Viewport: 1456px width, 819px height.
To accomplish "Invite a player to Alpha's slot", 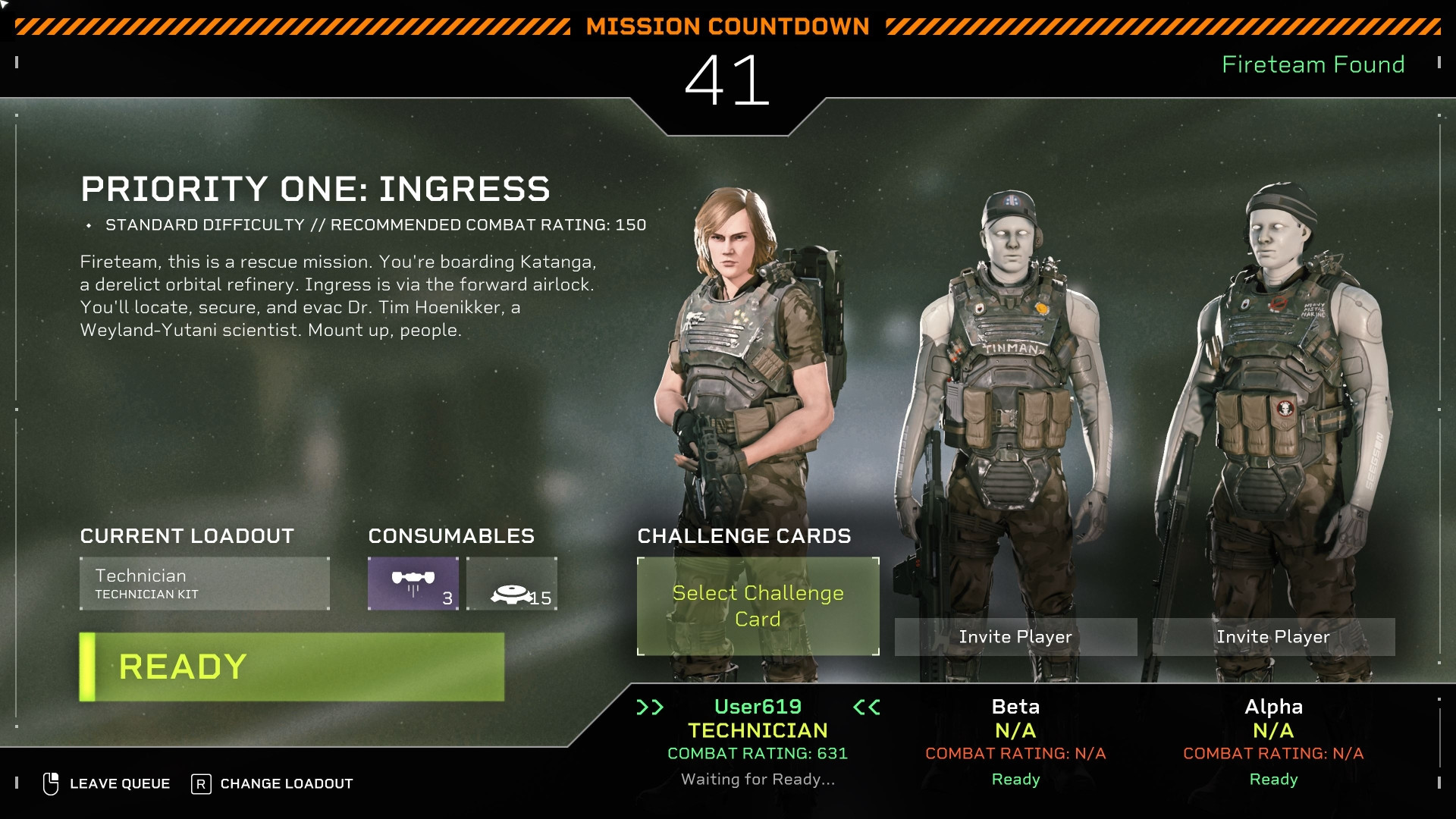I will [1274, 637].
